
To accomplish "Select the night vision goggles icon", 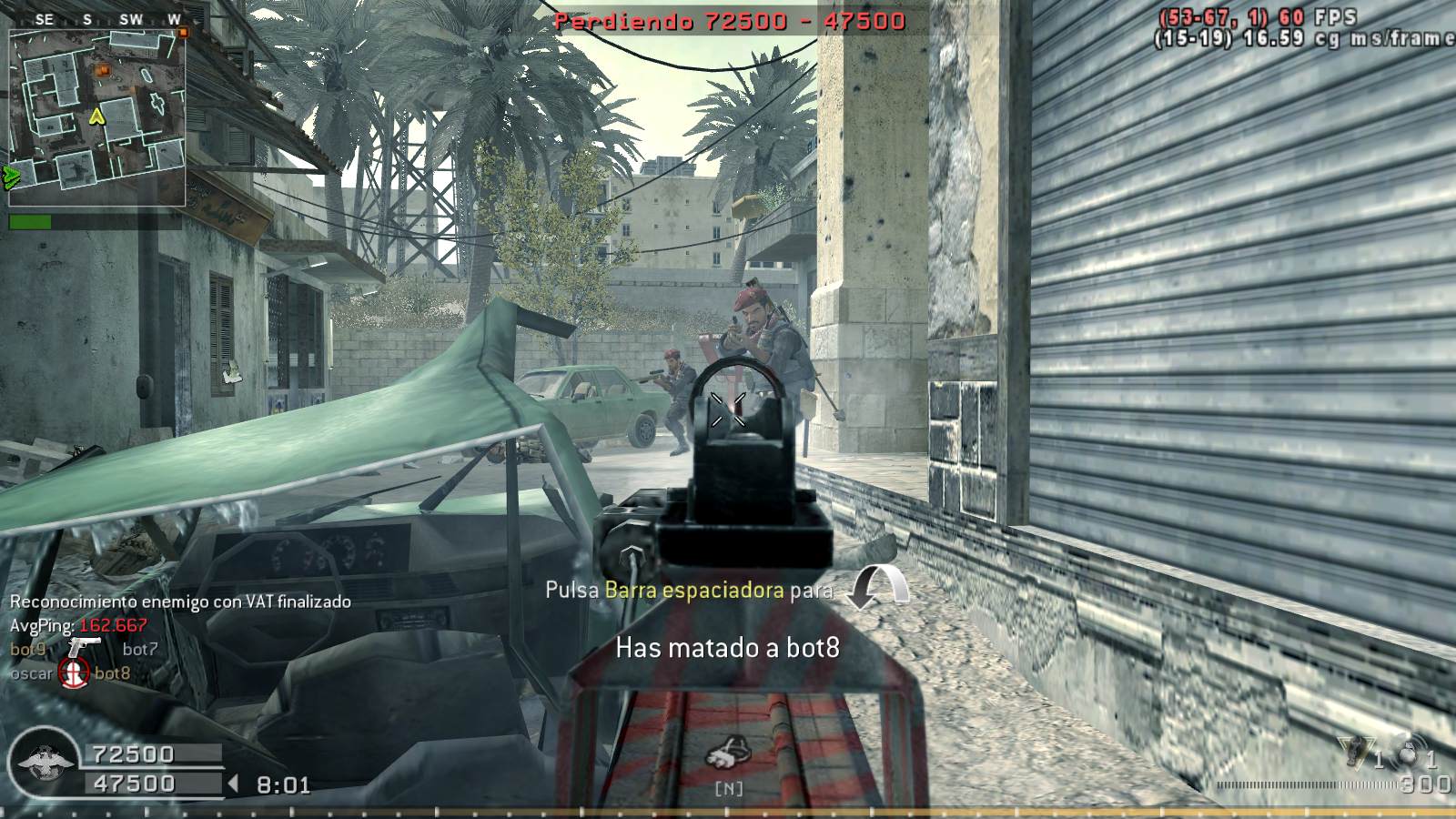I will pyautogui.click(x=728, y=755).
